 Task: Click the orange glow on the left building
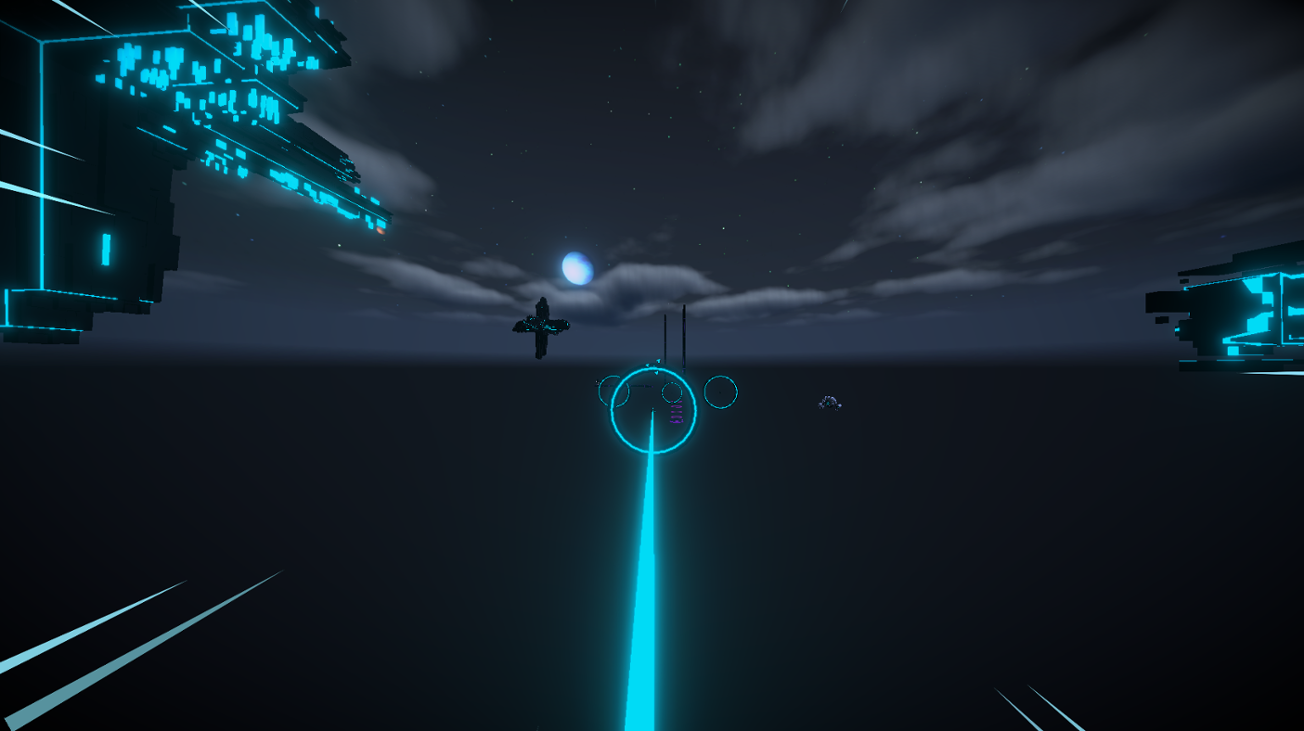point(381,231)
